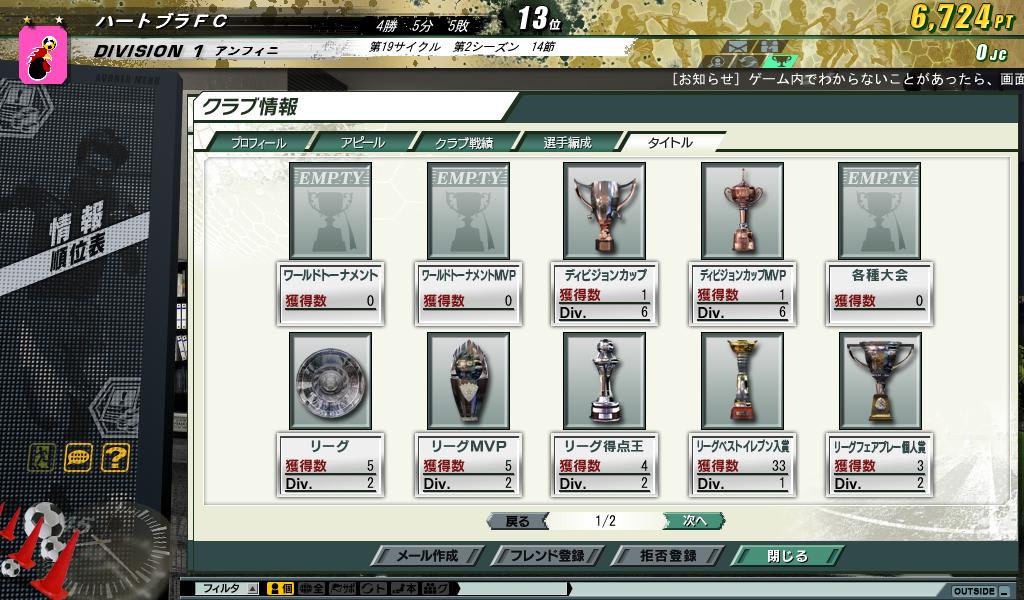Compose a message with メール作成
The width and height of the screenshot is (1024, 600).
click(428, 556)
